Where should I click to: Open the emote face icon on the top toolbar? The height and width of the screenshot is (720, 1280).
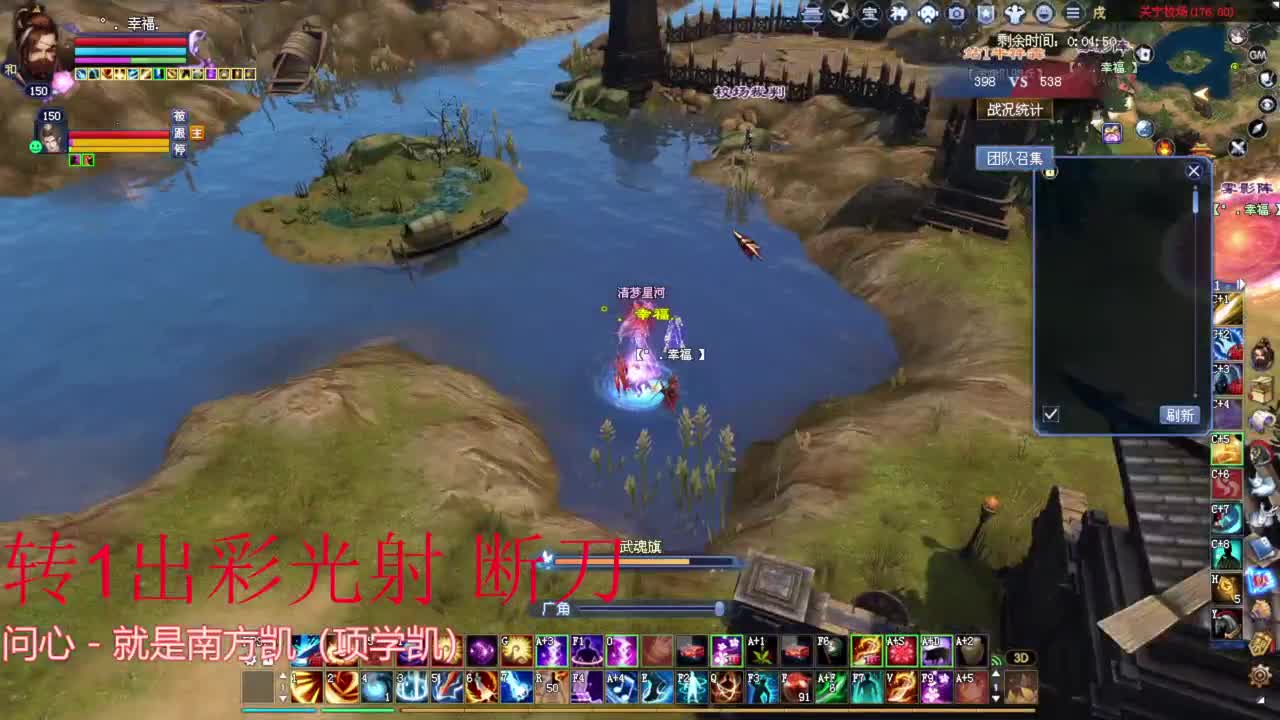coord(1043,12)
